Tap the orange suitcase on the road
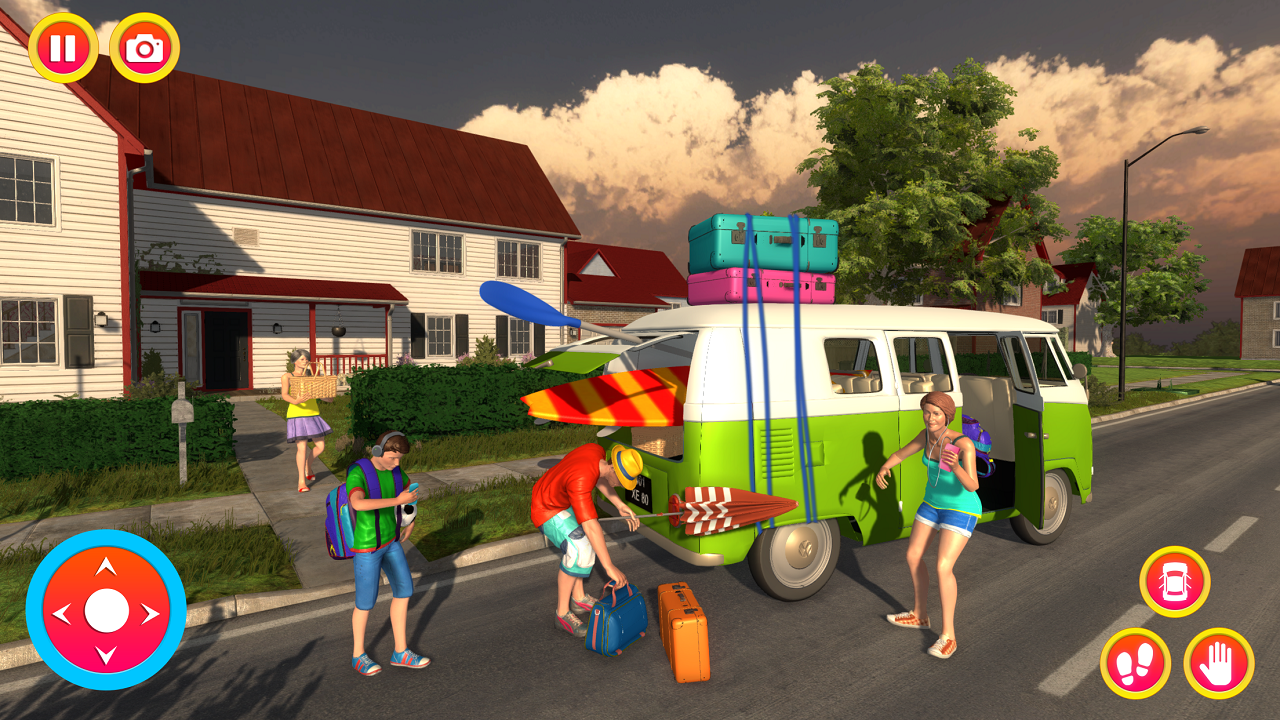Viewport: 1280px width, 720px height. point(687,635)
